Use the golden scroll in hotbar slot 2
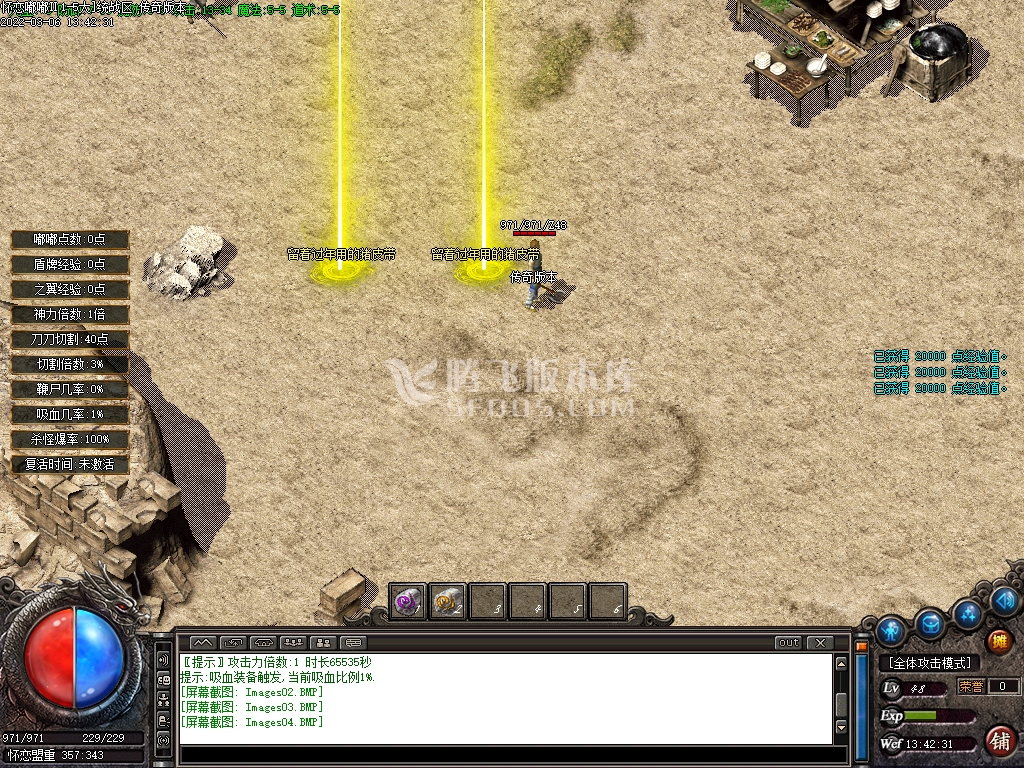Image resolution: width=1024 pixels, height=768 pixels. [x=447, y=602]
